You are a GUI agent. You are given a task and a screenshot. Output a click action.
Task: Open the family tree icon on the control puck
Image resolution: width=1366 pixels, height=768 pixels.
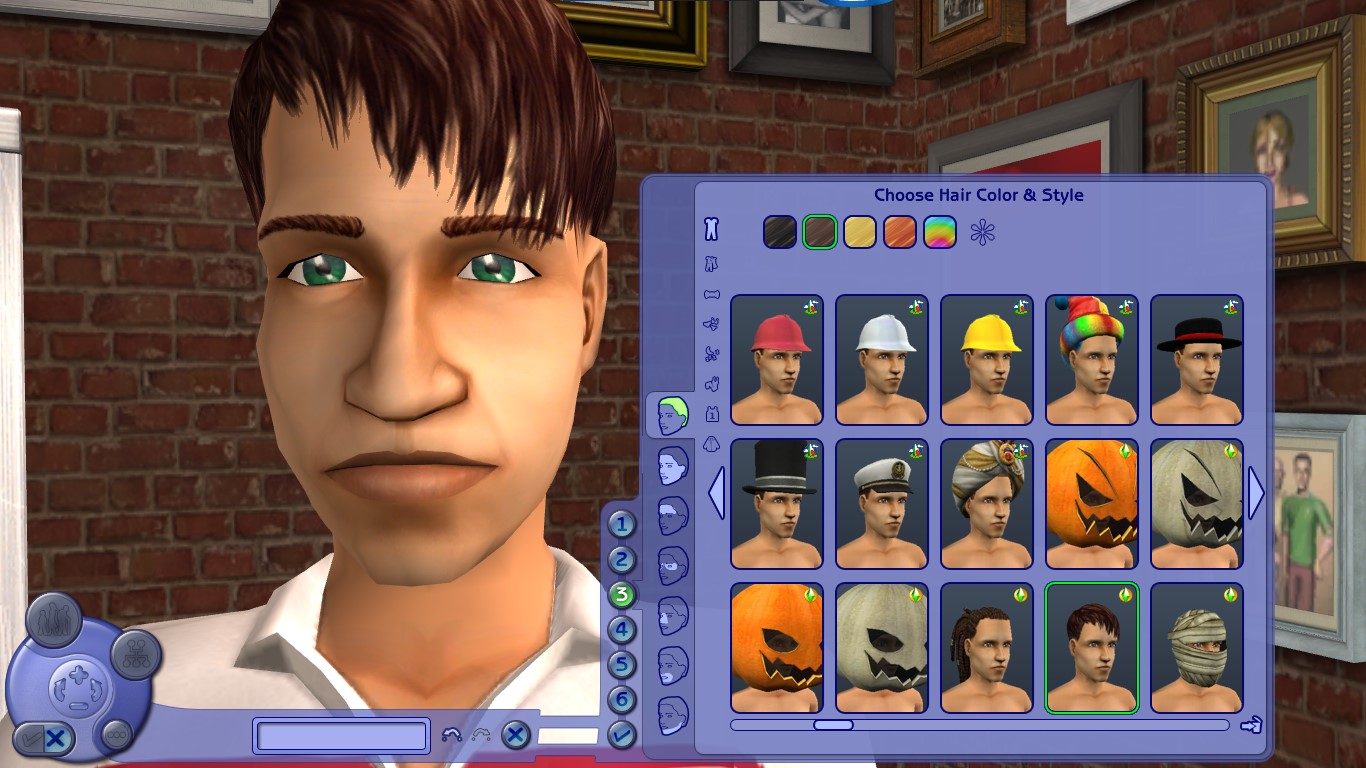135,656
